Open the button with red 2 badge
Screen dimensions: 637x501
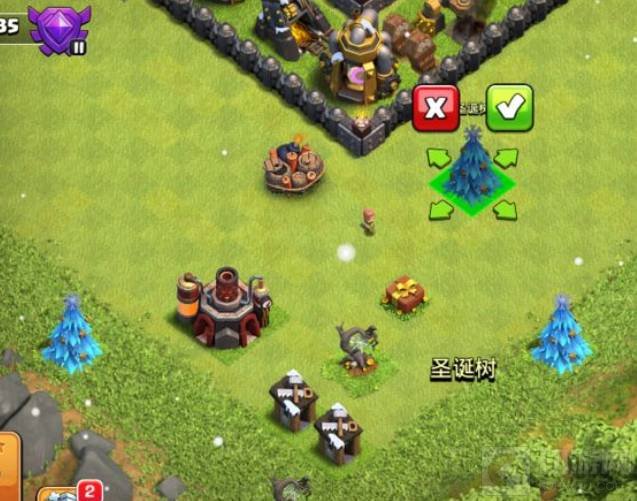68,493
